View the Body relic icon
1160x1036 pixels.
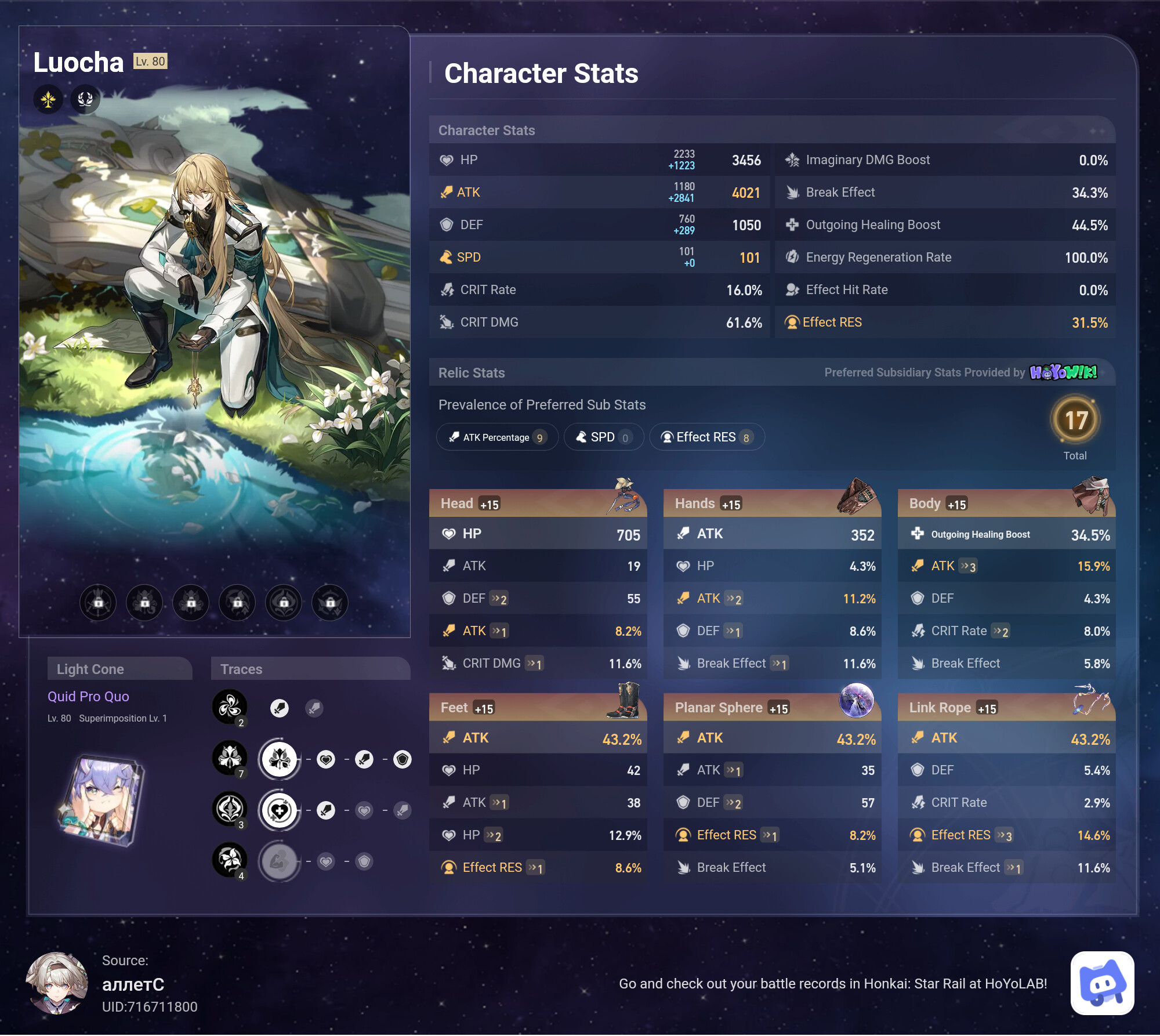tap(1092, 496)
